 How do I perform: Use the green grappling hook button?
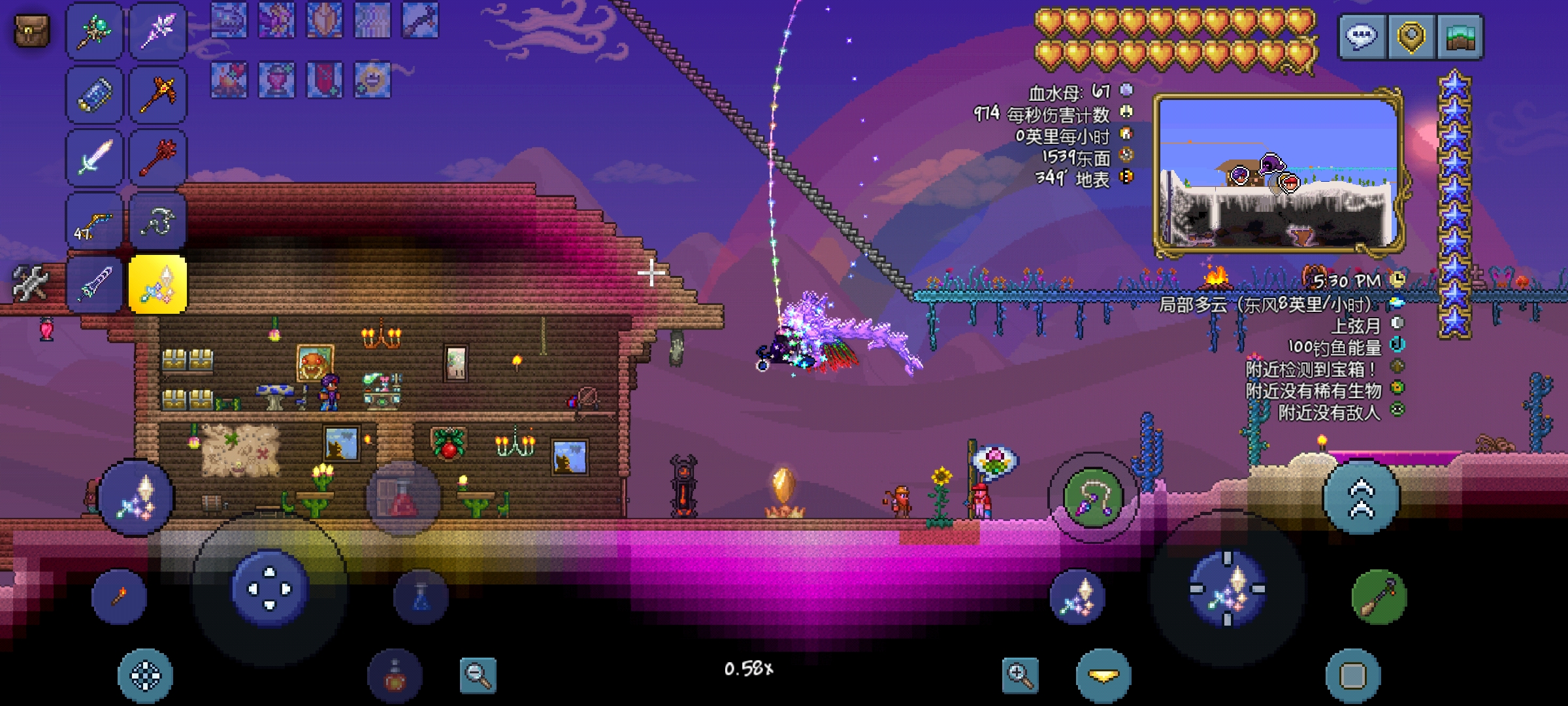(x=1093, y=499)
